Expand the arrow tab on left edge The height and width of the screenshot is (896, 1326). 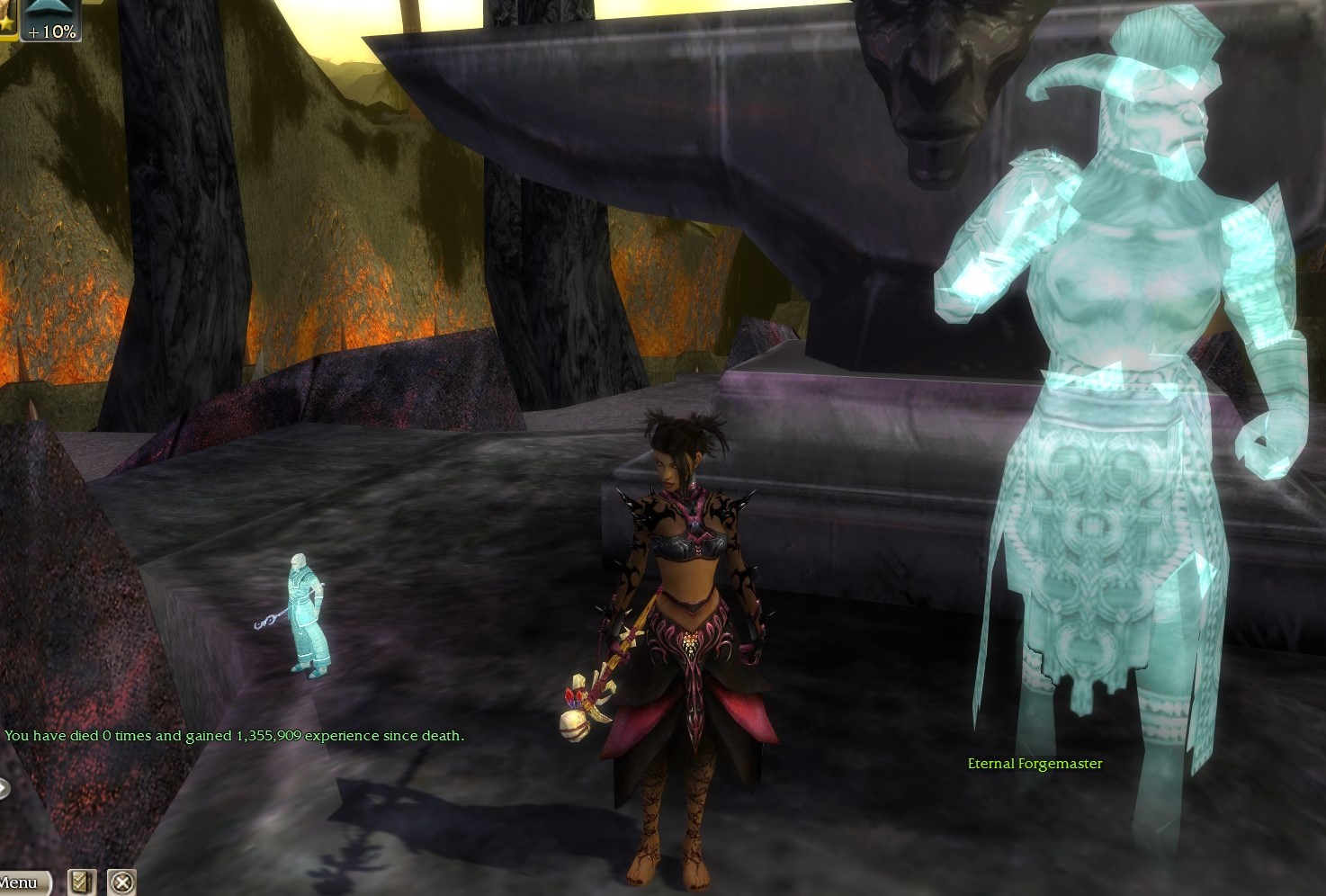(4, 789)
